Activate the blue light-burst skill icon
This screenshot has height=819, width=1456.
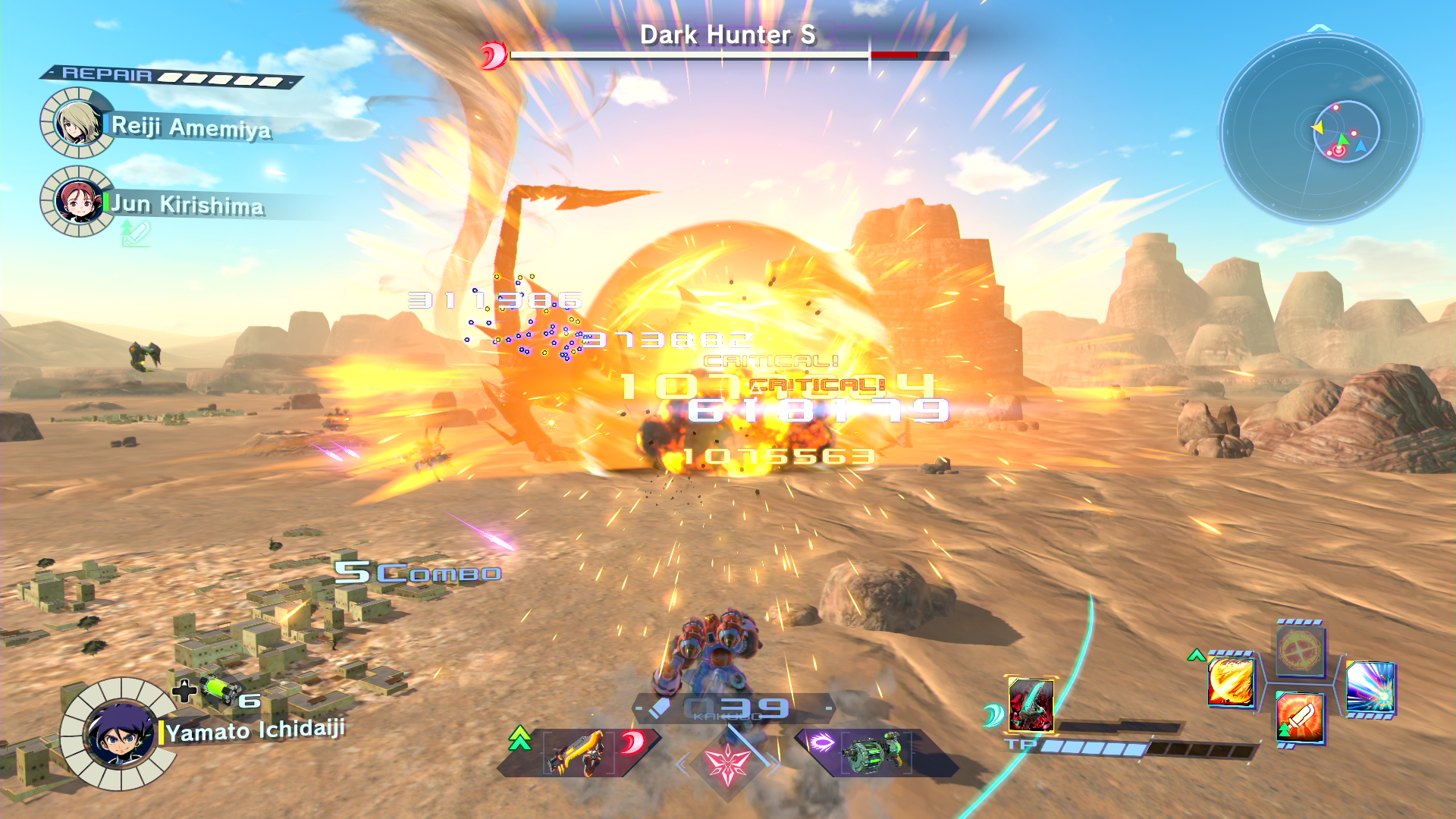(1370, 688)
